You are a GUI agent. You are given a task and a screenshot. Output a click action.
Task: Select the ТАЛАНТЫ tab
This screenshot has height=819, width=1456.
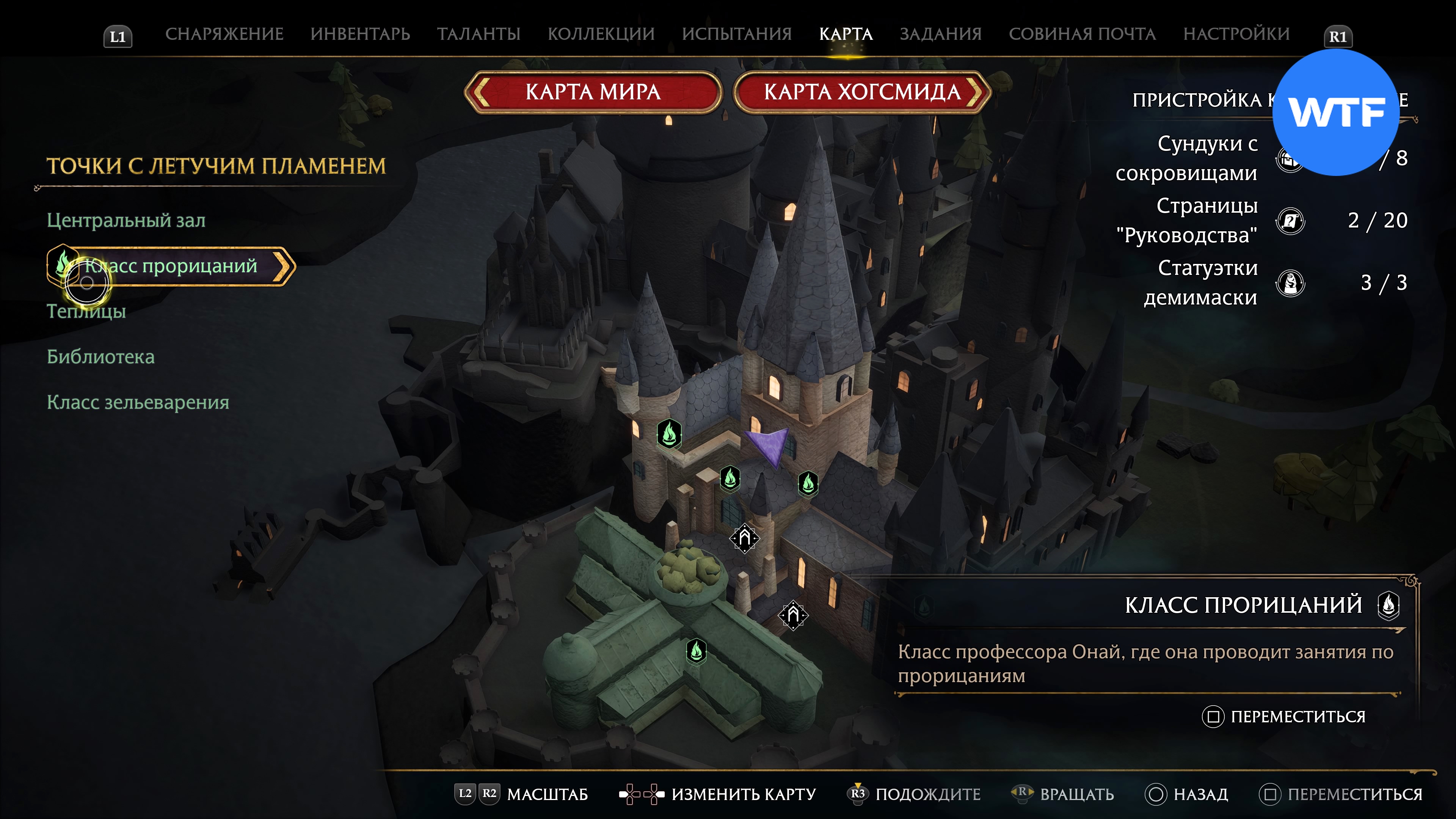[x=478, y=35]
